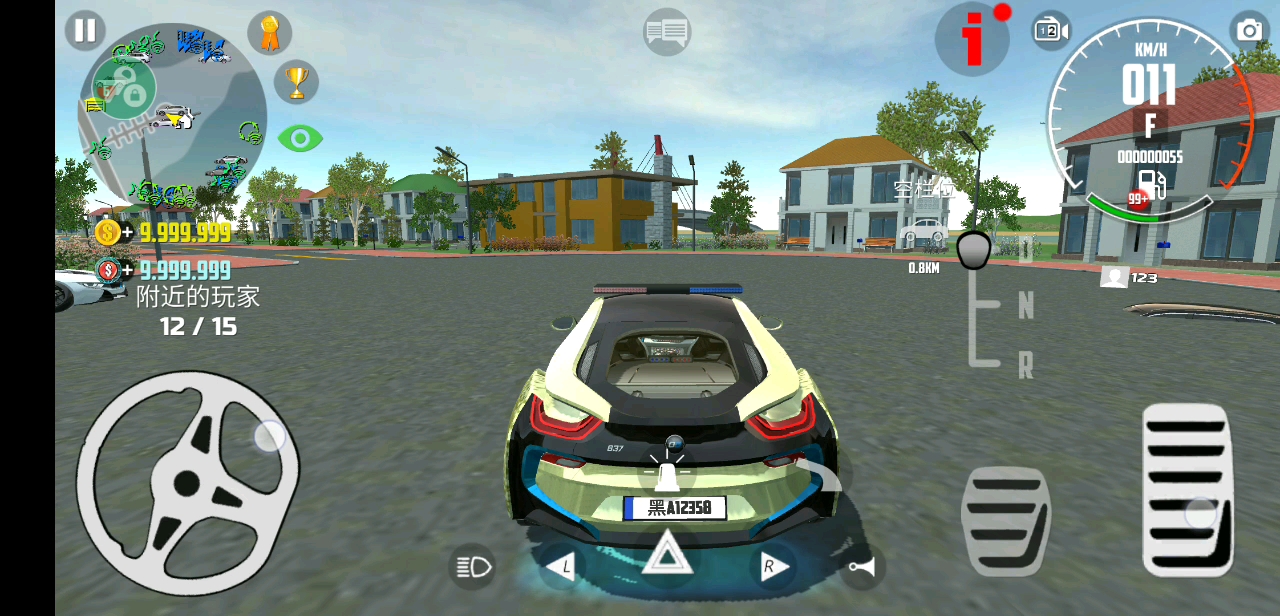Tap the accelerator gas pedal
Image resolution: width=1280 pixels, height=616 pixels.
[x=1187, y=488]
